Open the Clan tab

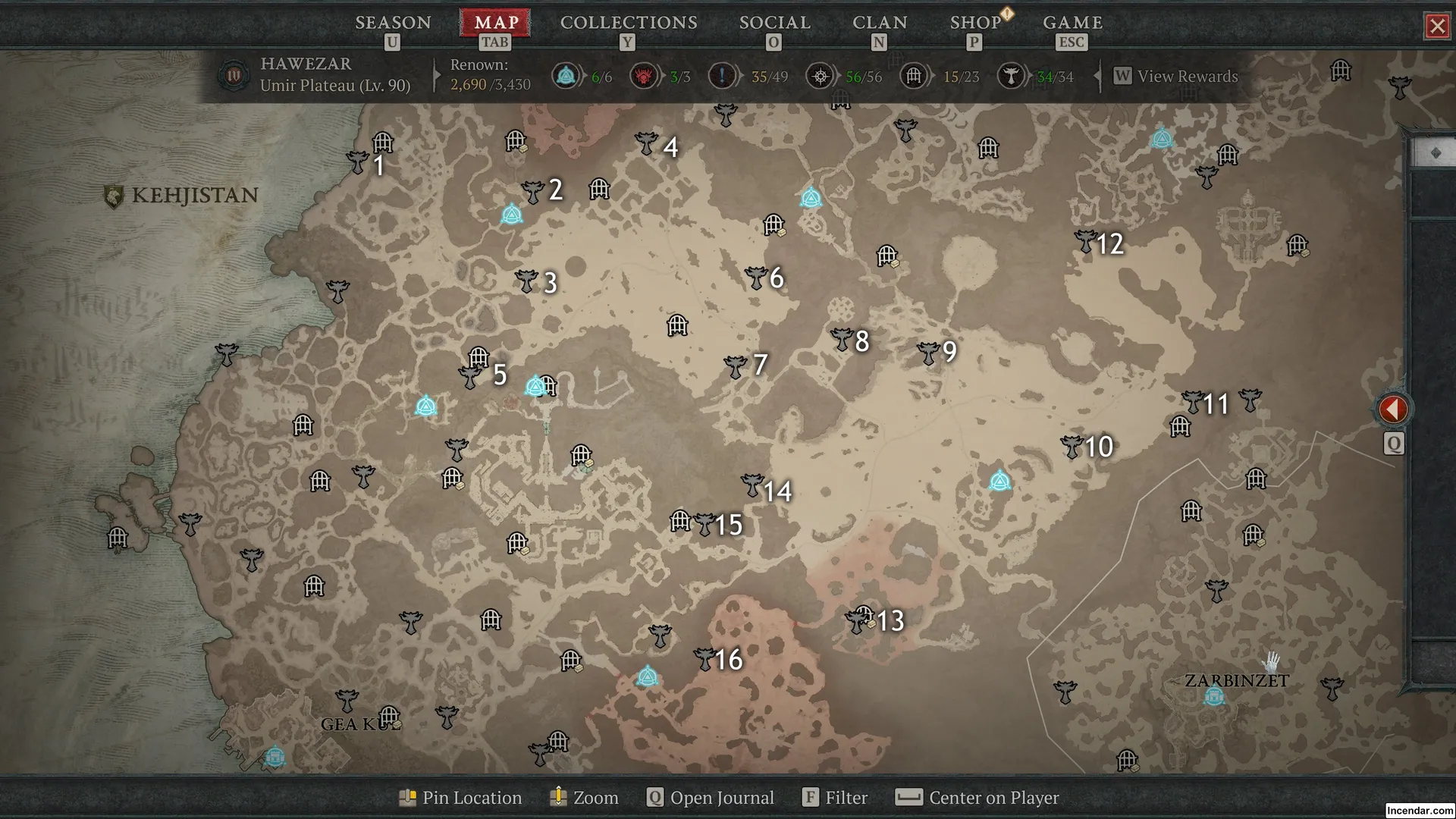[x=880, y=23]
